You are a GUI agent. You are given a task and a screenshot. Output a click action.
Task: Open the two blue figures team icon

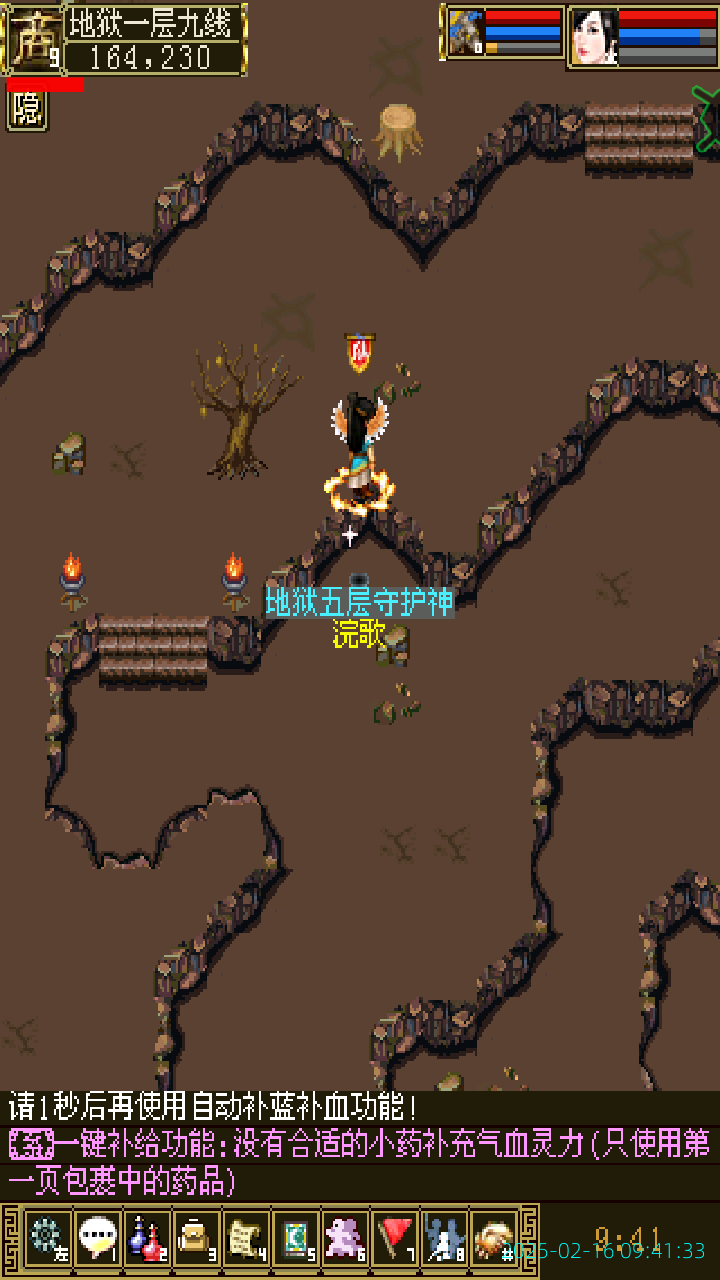(x=444, y=1238)
